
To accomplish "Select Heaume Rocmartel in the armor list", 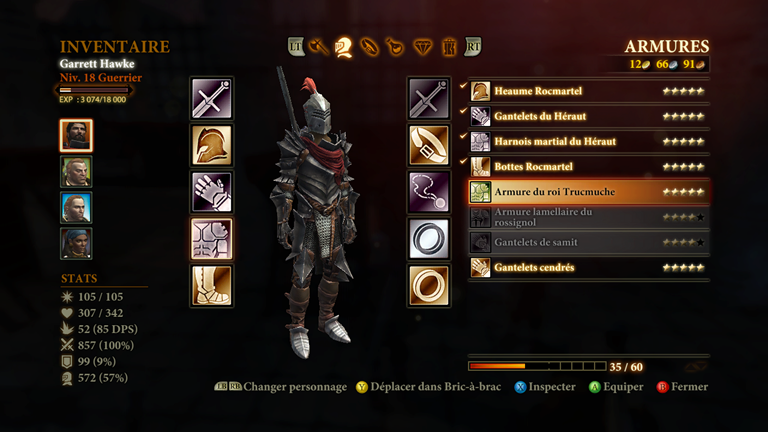I will pos(588,91).
